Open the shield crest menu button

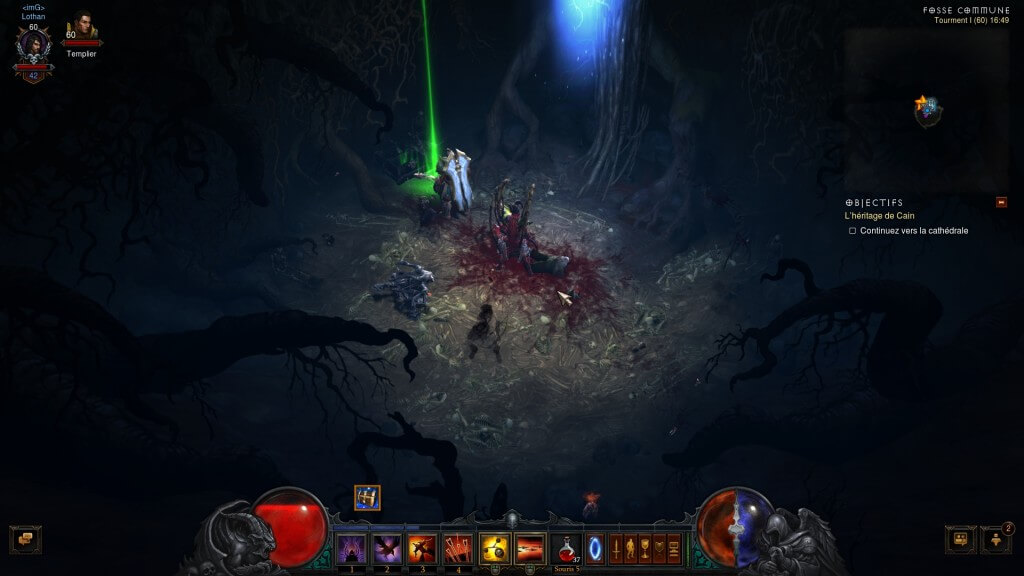[659, 549]
